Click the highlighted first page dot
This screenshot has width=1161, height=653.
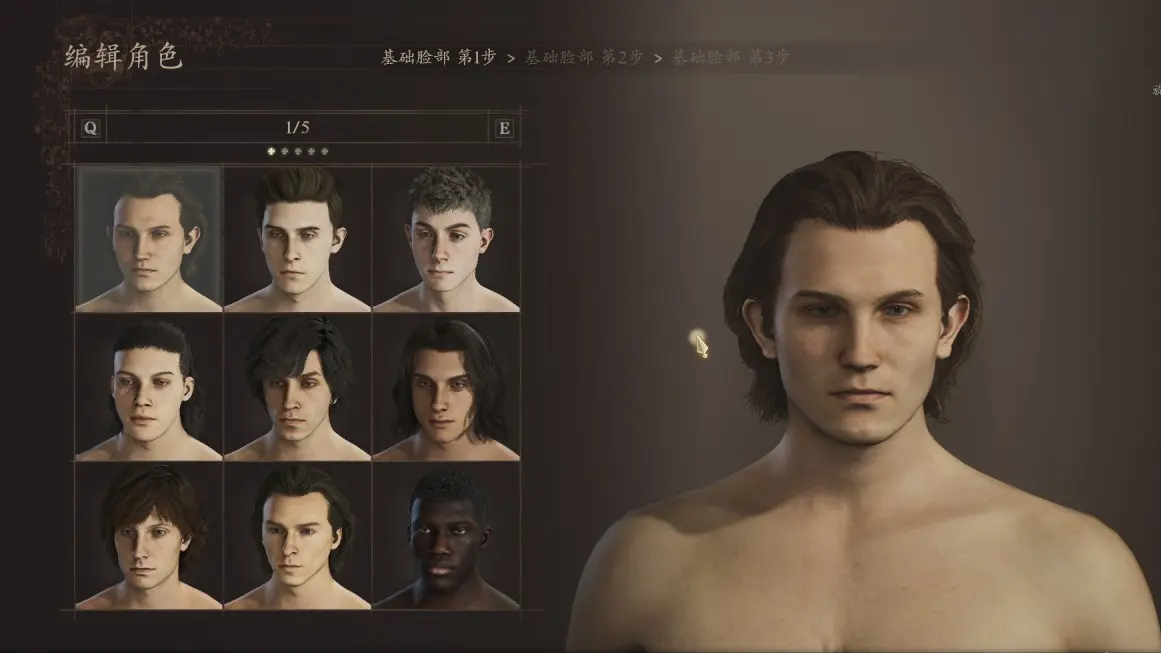coord(270,152)
